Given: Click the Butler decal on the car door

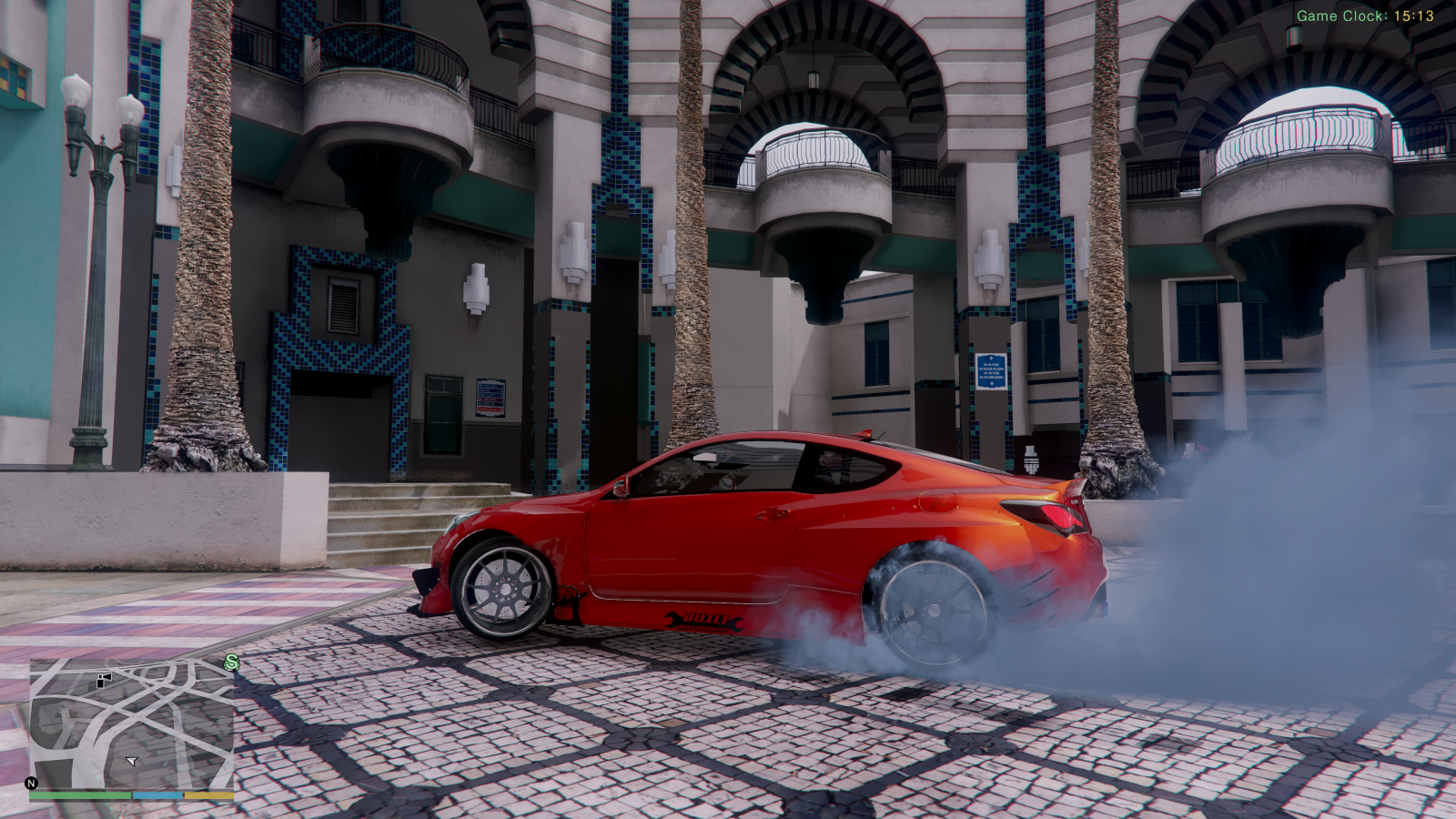Looking at the screenshot, I should click(705, 624).
